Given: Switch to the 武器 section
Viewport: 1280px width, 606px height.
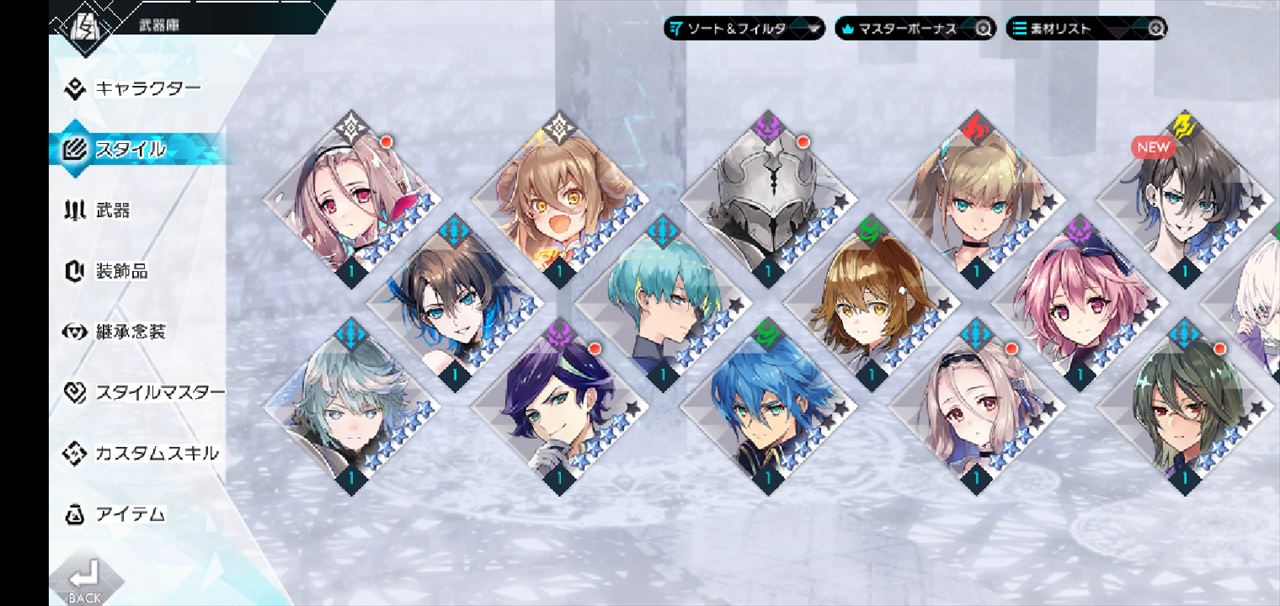Looking at the screenshot, I should [x=112, y=210].
